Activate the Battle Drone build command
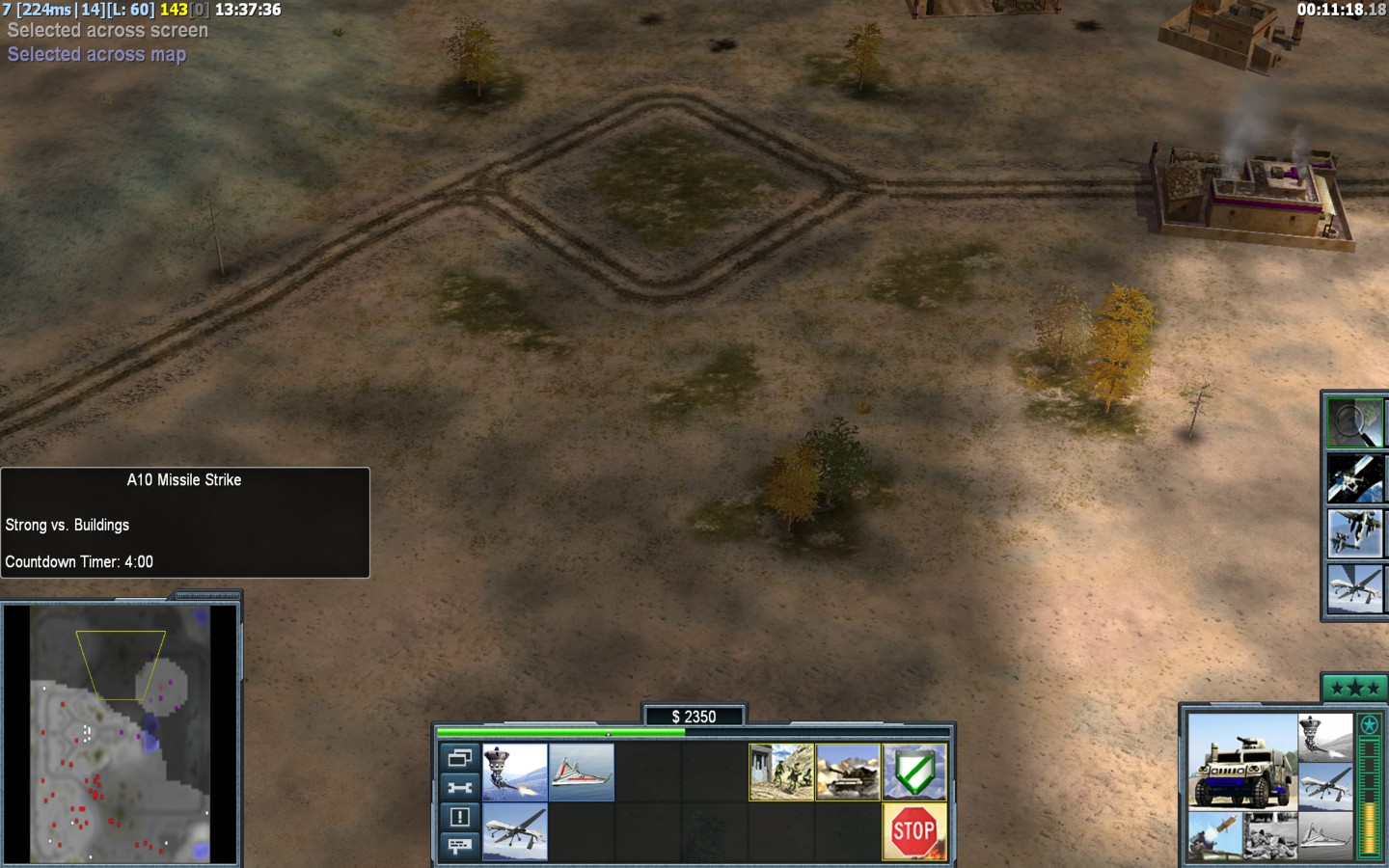 pyautogui.click(x=514, y=772)
